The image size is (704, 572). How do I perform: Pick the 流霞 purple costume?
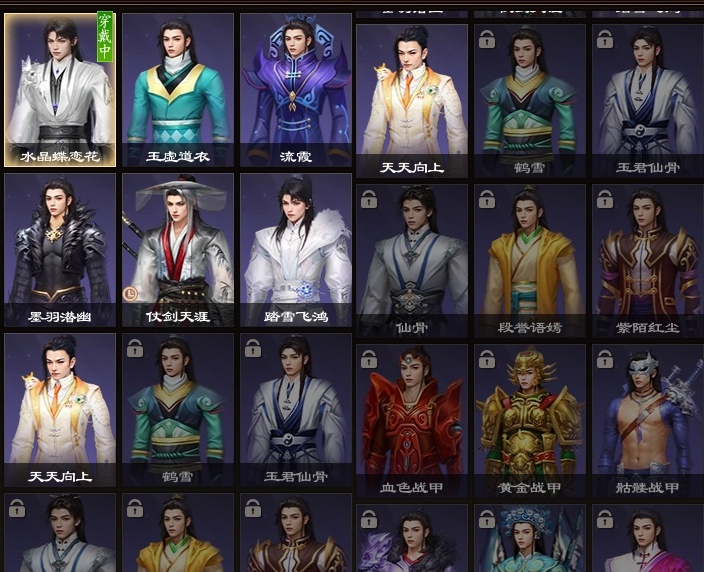click(x=296, y=88)
